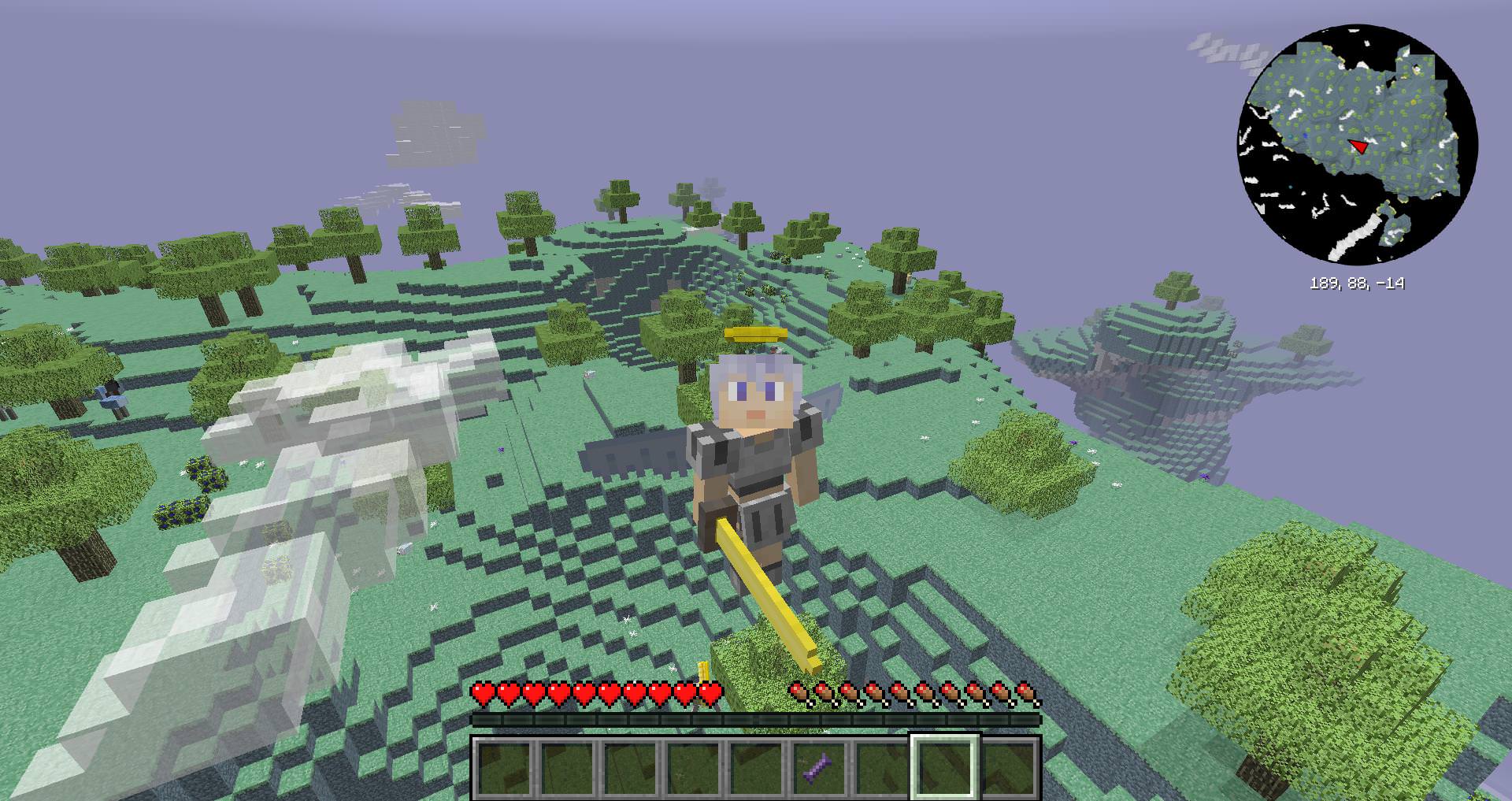The height and width of the screenshot is (801, 1512).
Task: Click the red player arrow on the minimap
Action: (x=1356, y=146)
